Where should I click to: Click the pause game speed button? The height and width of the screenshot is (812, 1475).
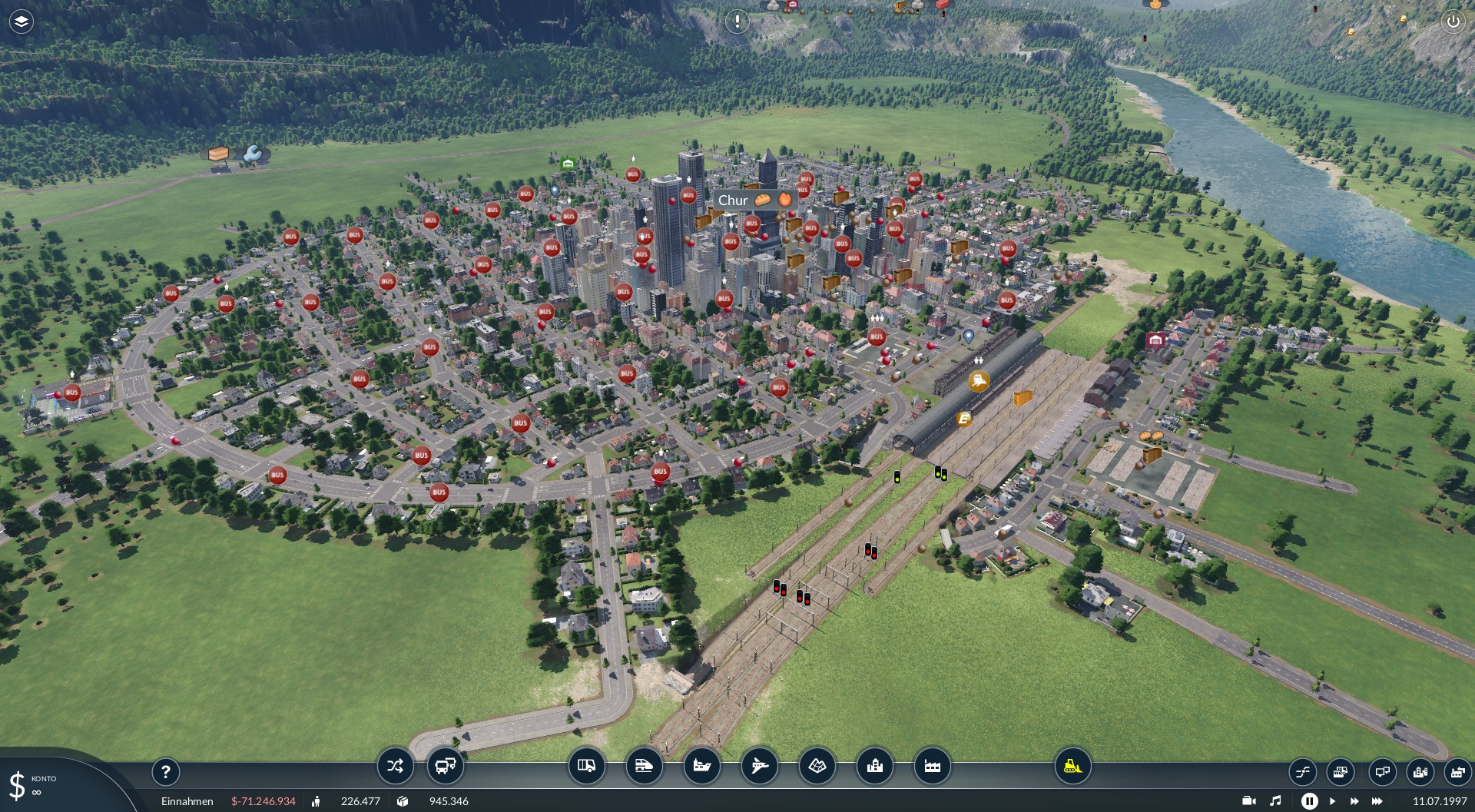pyautogui.click(x=1309, y=801)
